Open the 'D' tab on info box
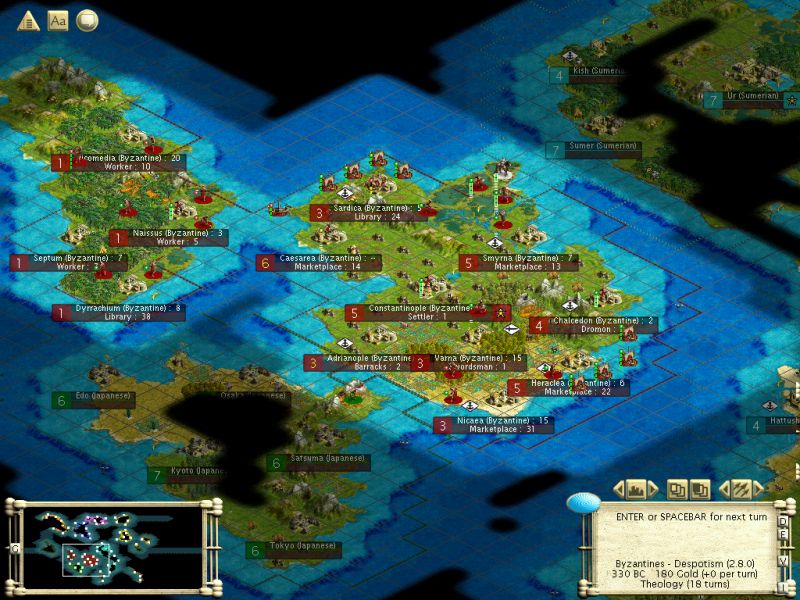Screen dimensions: 800x600 [x=784, y=521]
